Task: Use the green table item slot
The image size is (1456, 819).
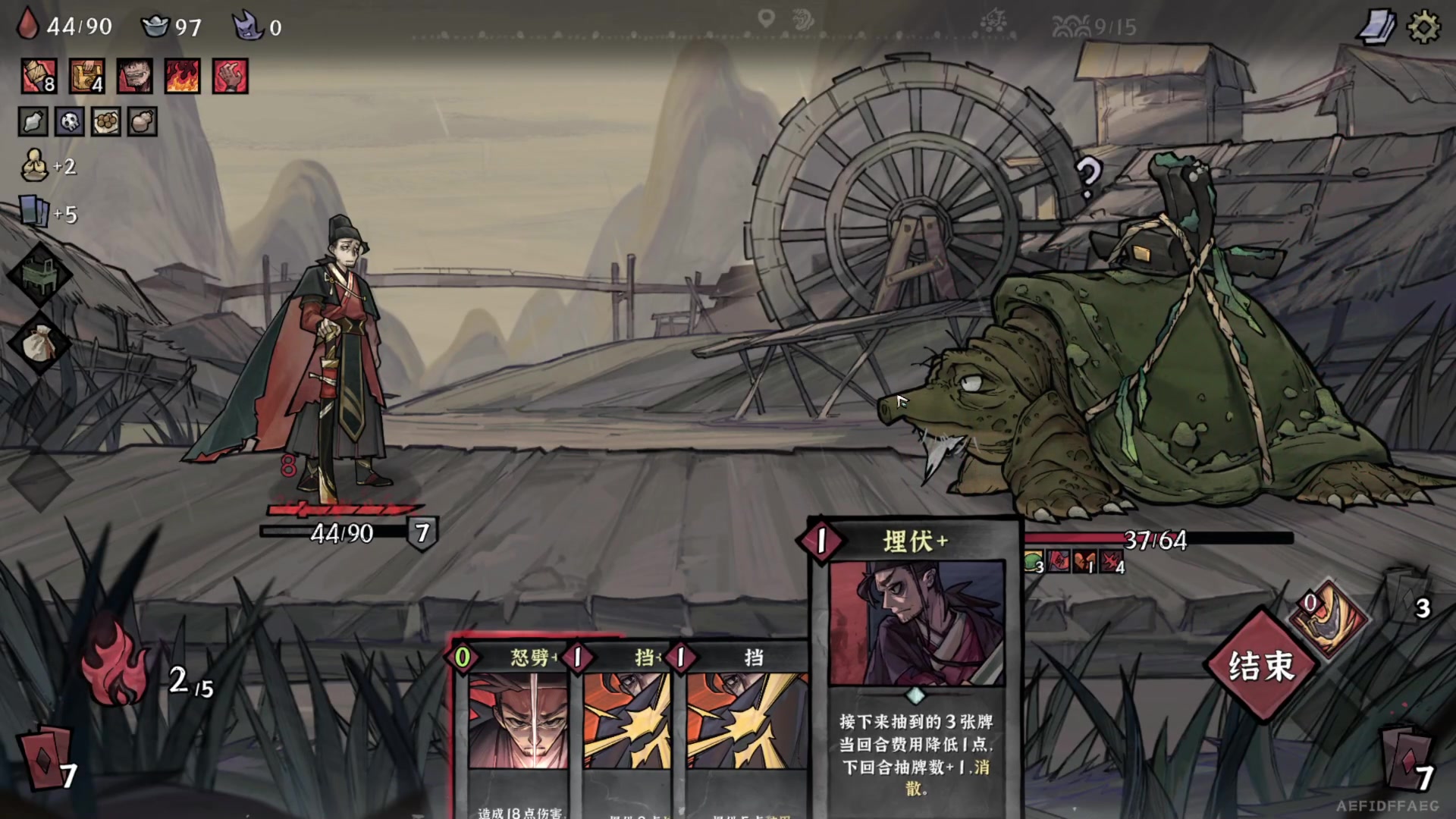Action: pyautogui.click(x=39, y=275)
